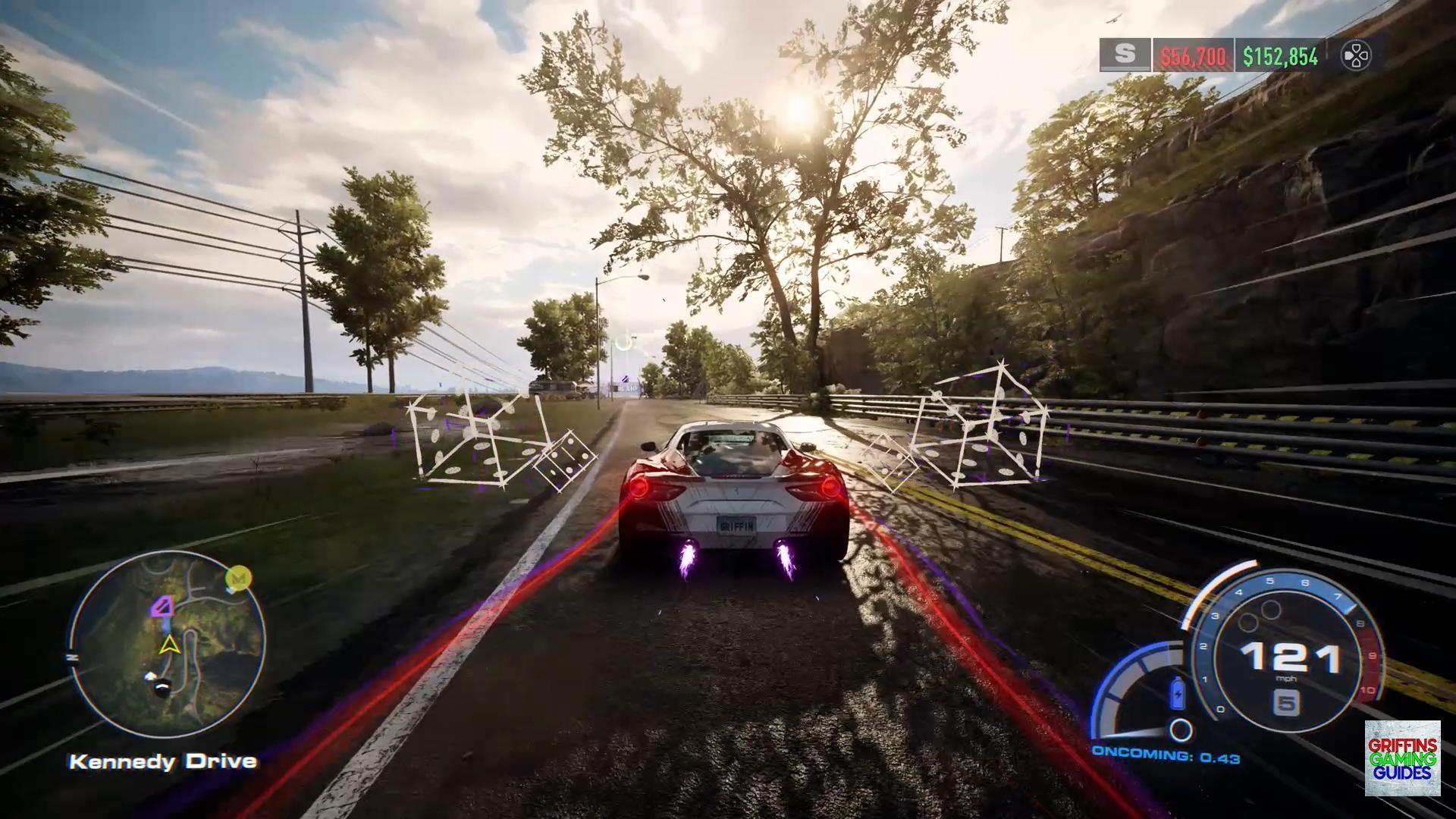Click the S car tier badge

pos(1125,55)
